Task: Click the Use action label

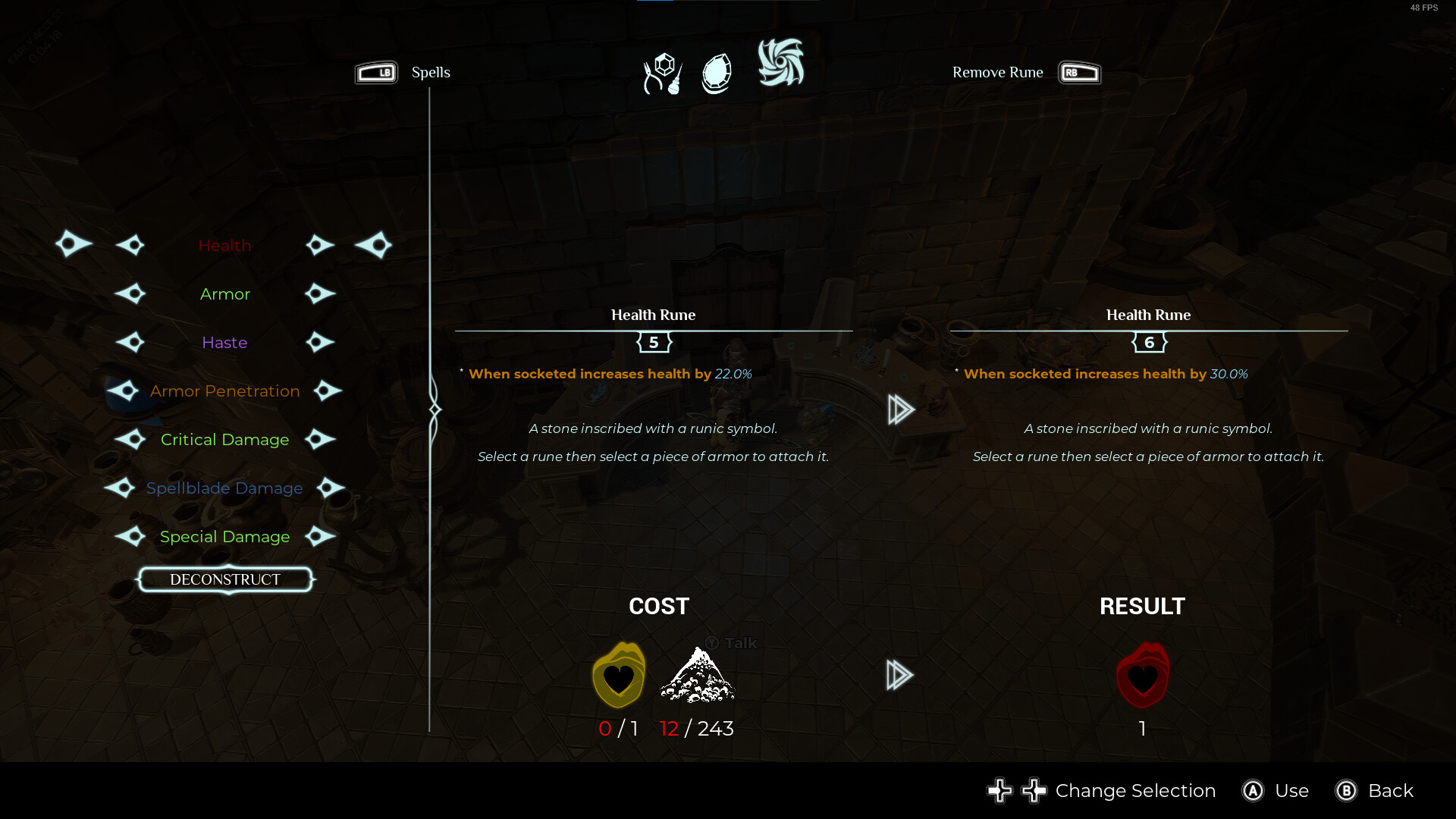Action: coord(1291,791)
